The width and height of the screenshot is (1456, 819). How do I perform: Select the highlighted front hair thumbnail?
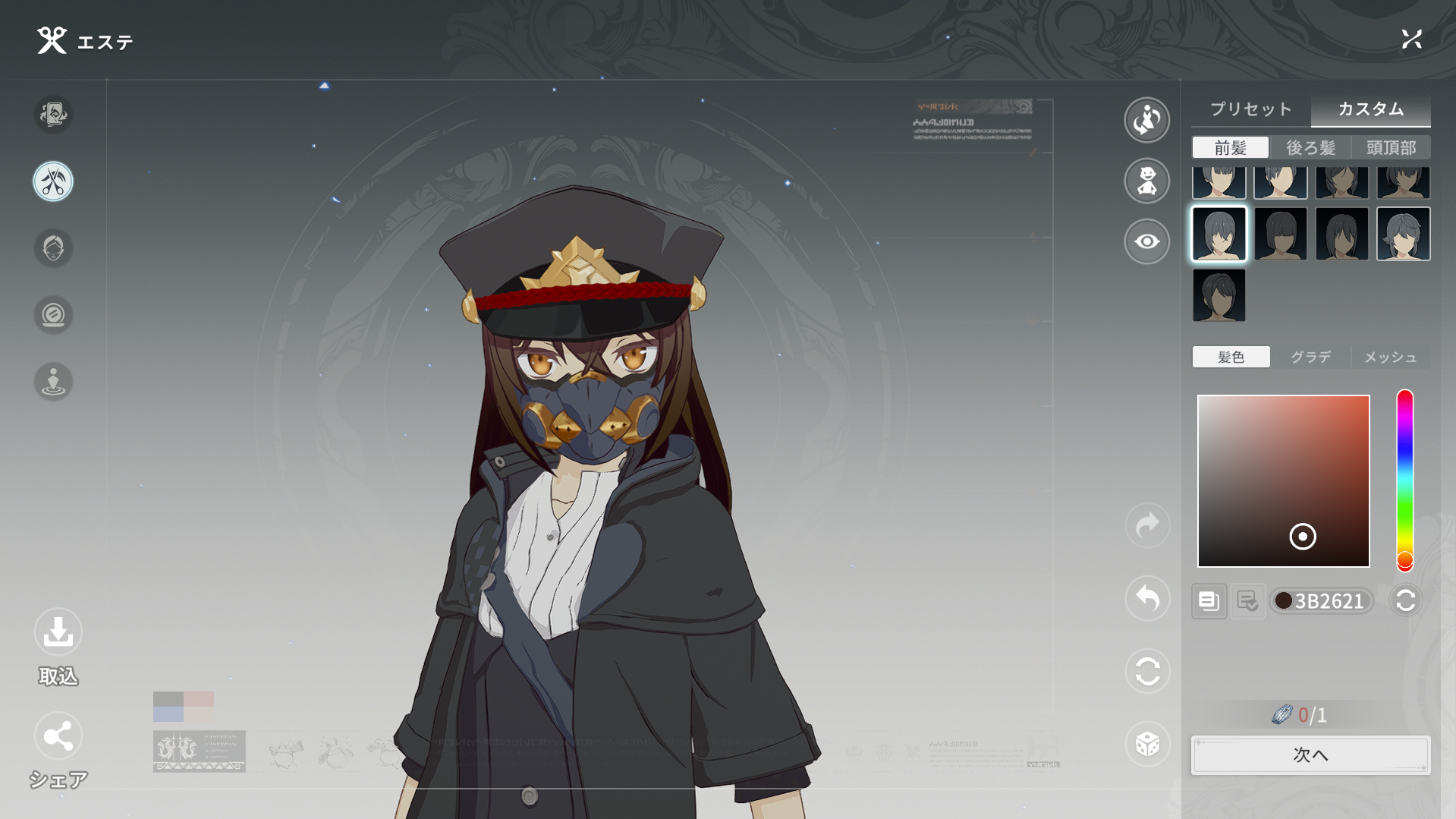pos(1219,234)
